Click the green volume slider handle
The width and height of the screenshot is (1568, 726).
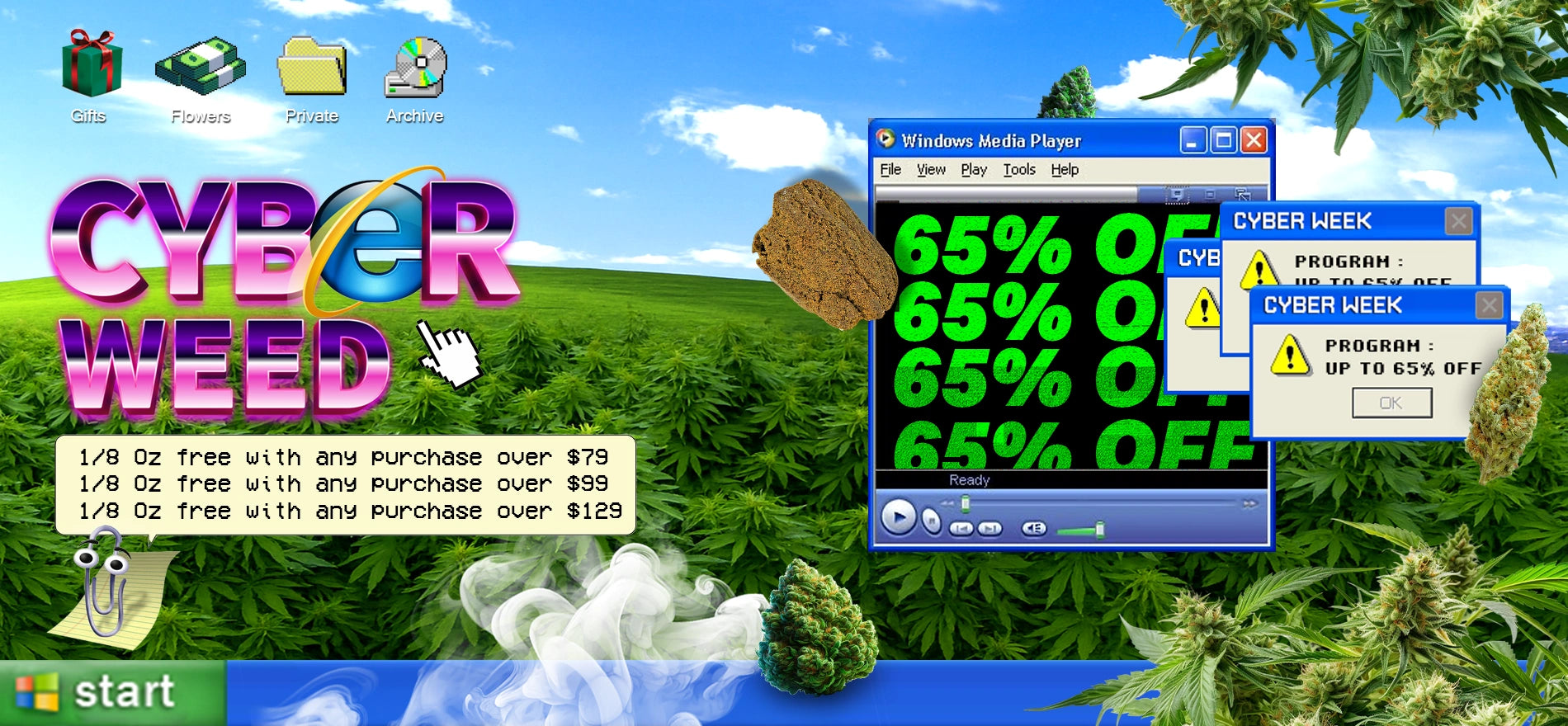[x=1100, y=529]
